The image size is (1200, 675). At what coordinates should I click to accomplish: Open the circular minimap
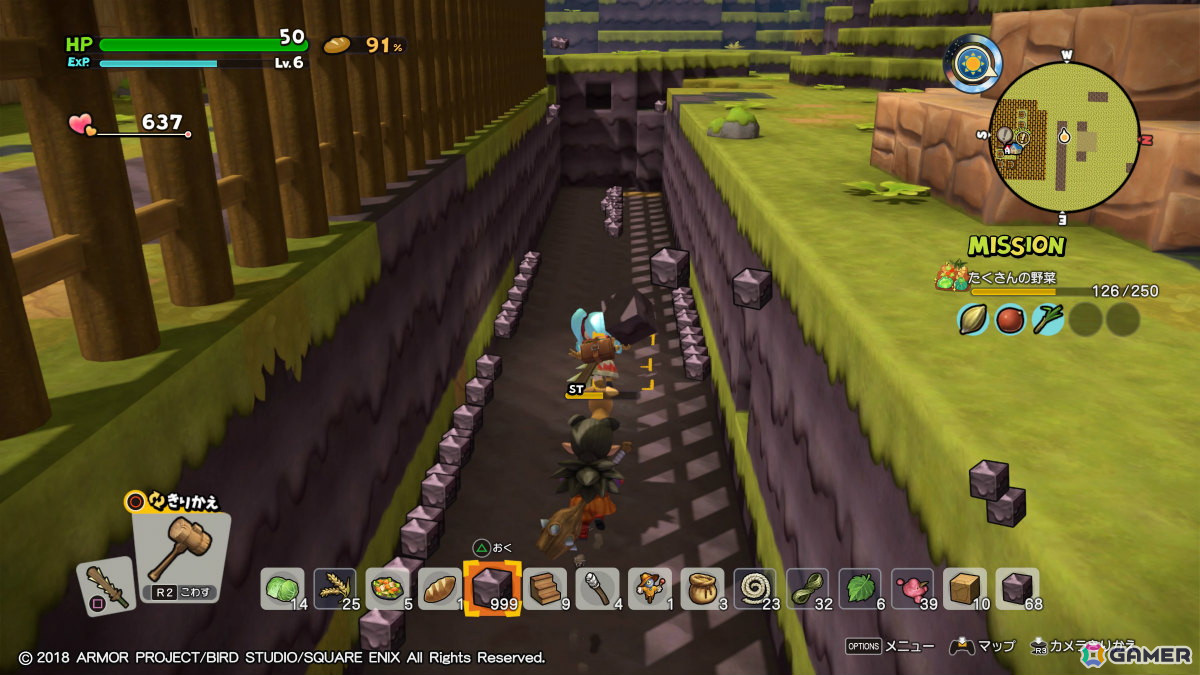tap(1063, 136)
